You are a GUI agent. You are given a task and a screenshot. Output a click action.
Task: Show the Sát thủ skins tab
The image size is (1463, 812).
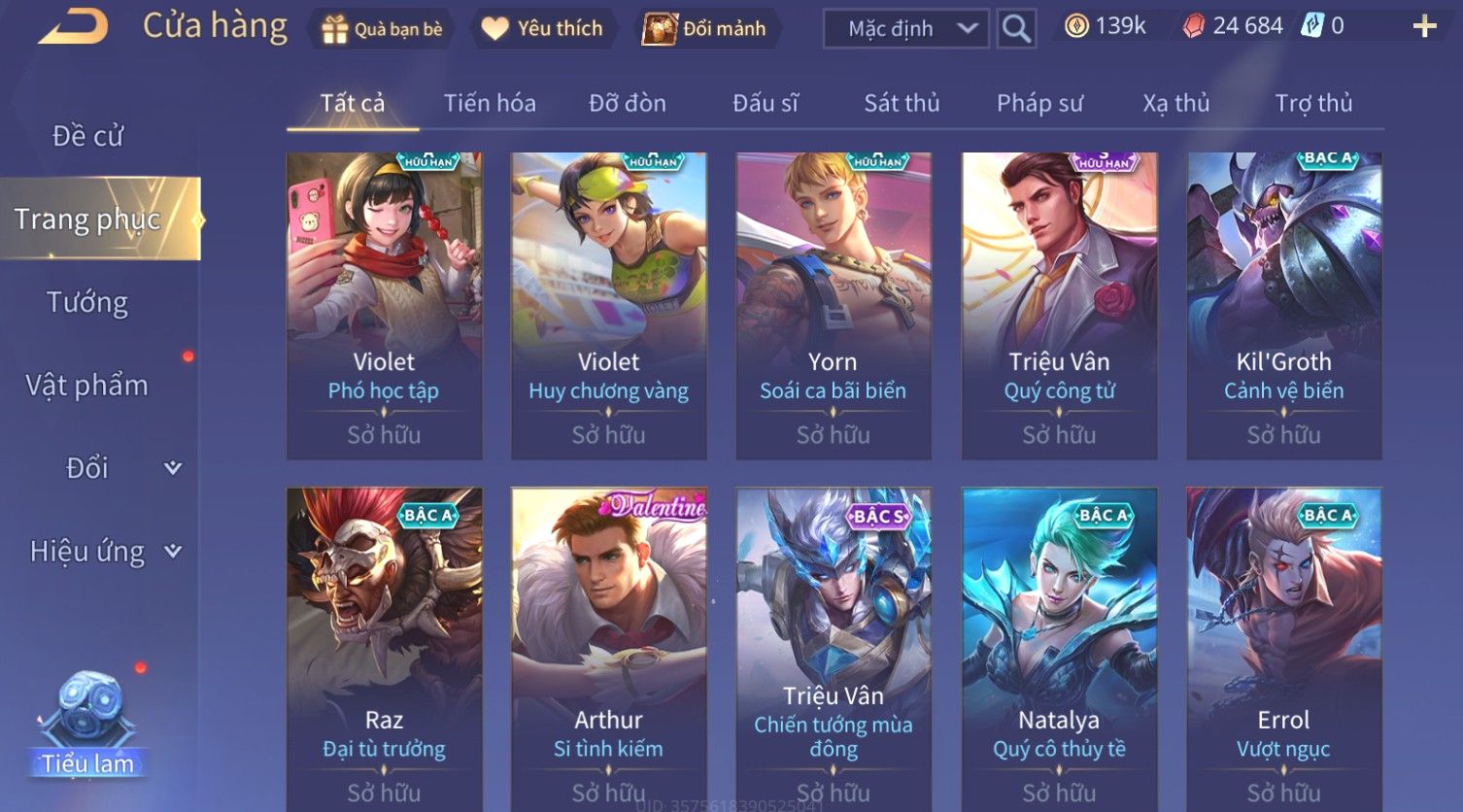click(902, 103)
